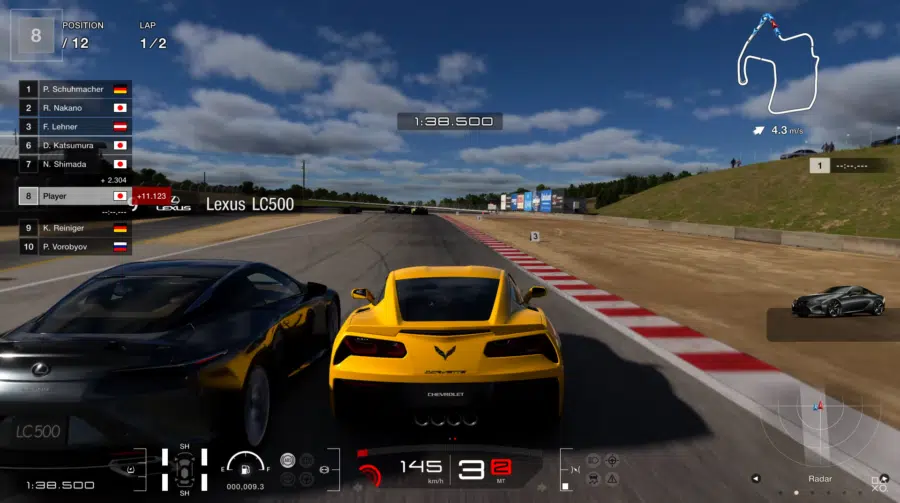The height and width of the screenshot is (503, 900).
Task: Select the crosshair target indicator icon
Action: [x=612, y=461]
